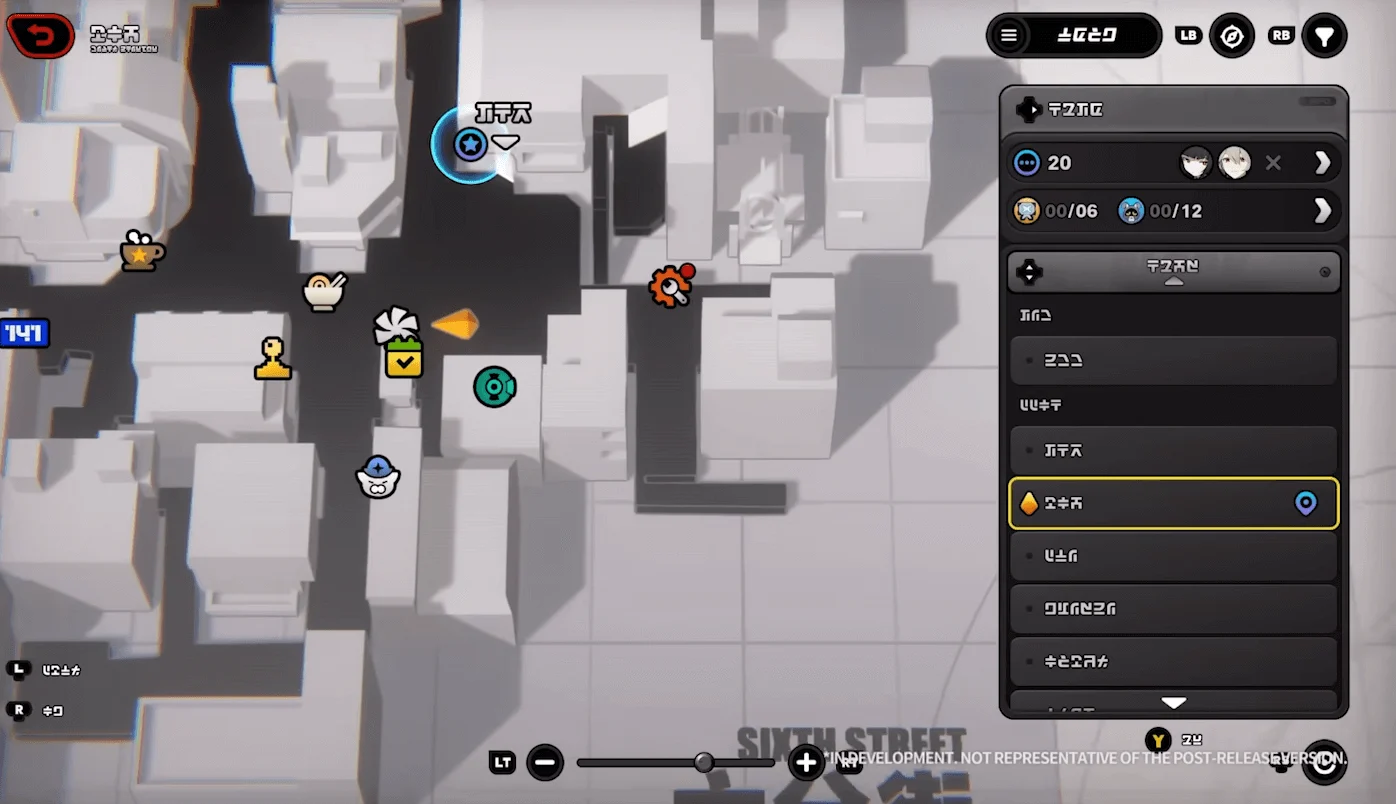Click the compass navigation icon

[x=1232, y=36]
